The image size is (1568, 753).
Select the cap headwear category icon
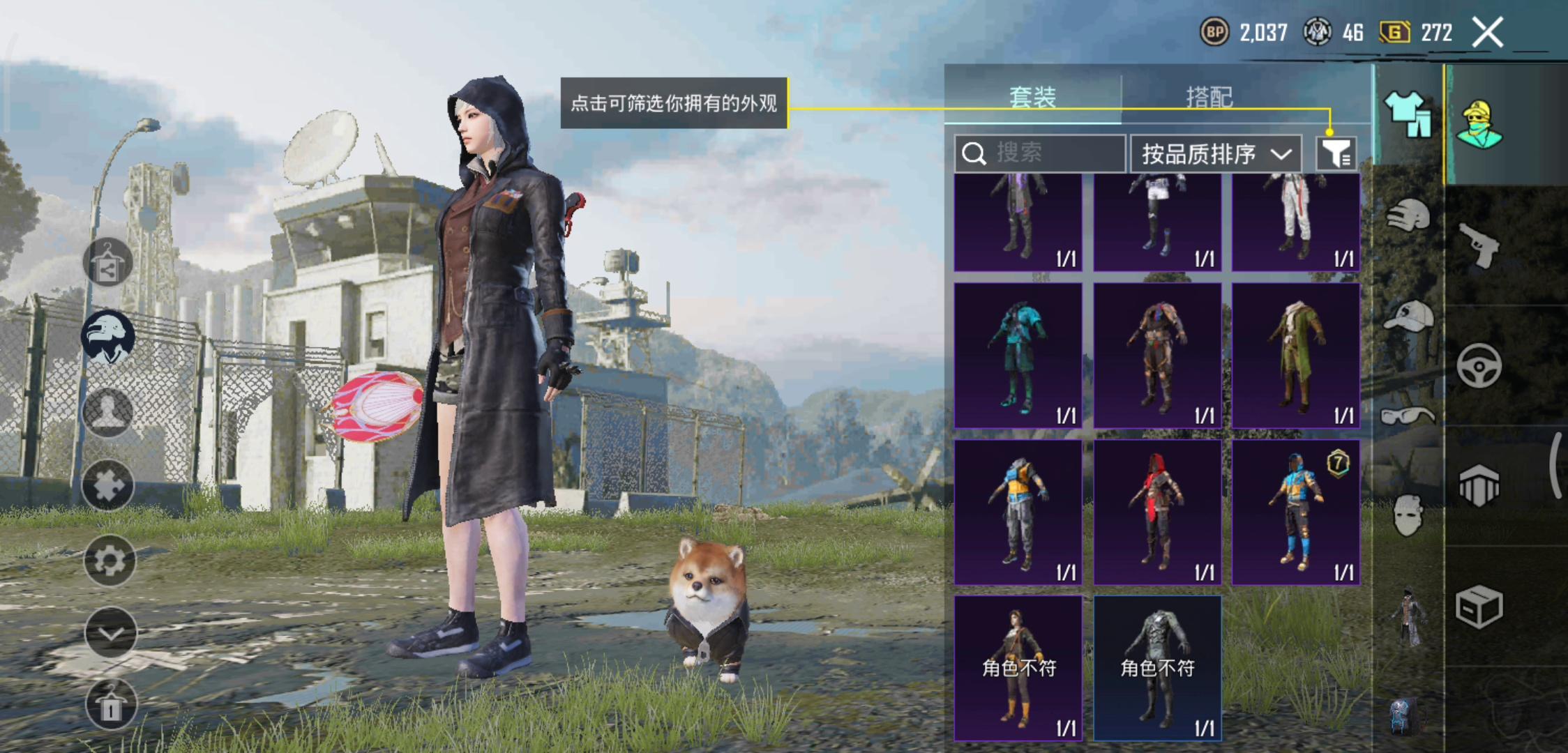[1408, 317]
